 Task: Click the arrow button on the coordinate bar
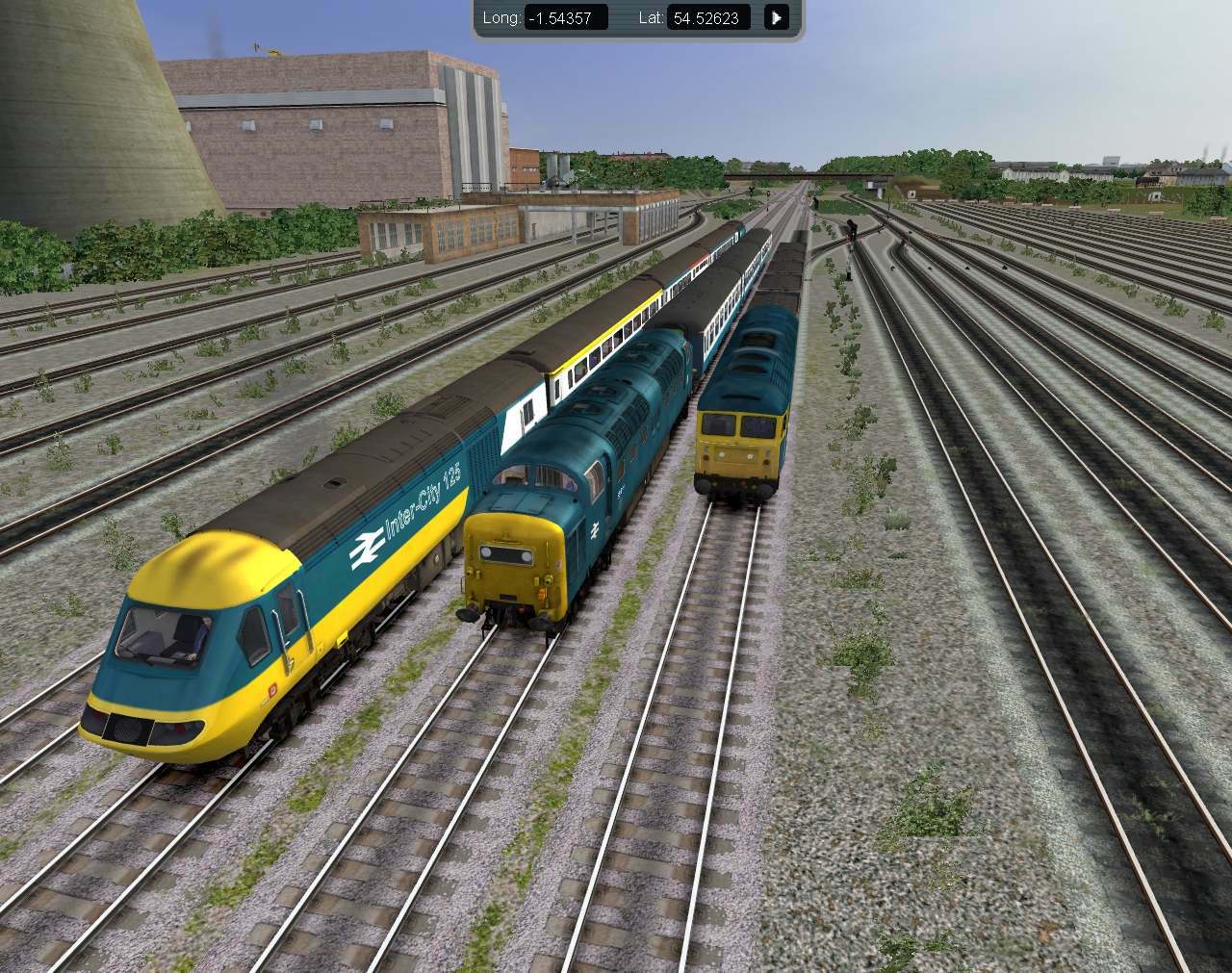(x=776, y=16)
